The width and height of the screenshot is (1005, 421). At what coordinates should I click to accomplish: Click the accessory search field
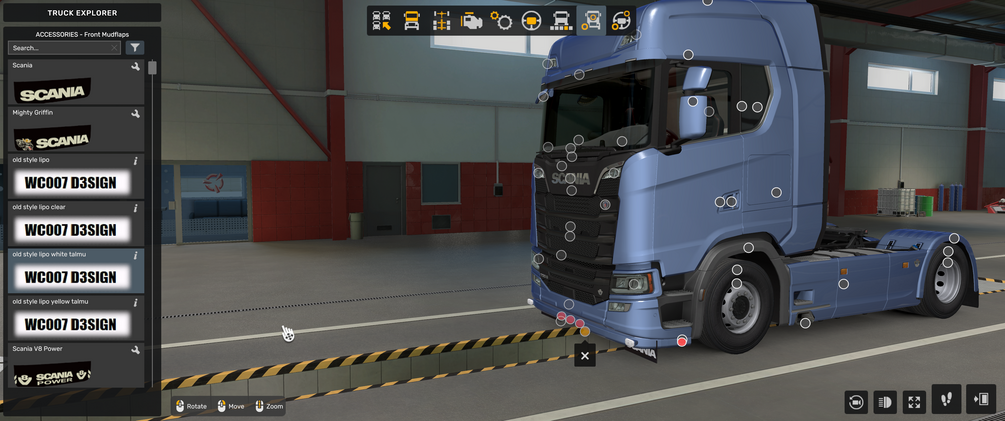(x=62, y=48)
